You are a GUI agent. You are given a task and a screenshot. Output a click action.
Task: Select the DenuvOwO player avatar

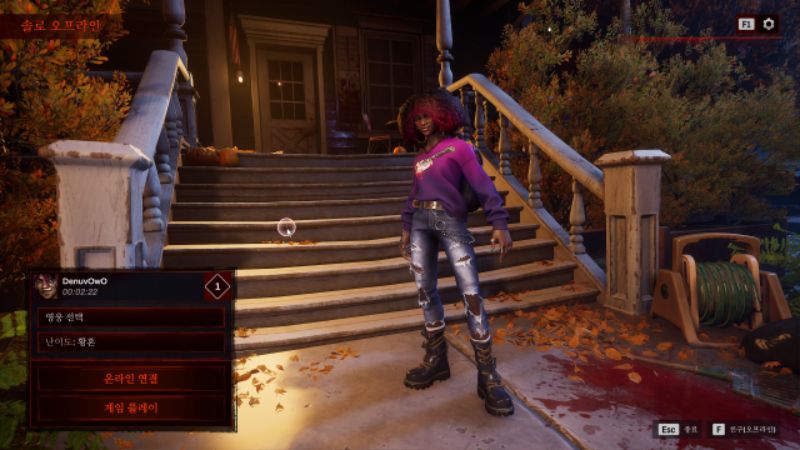(x=46, y=287)
